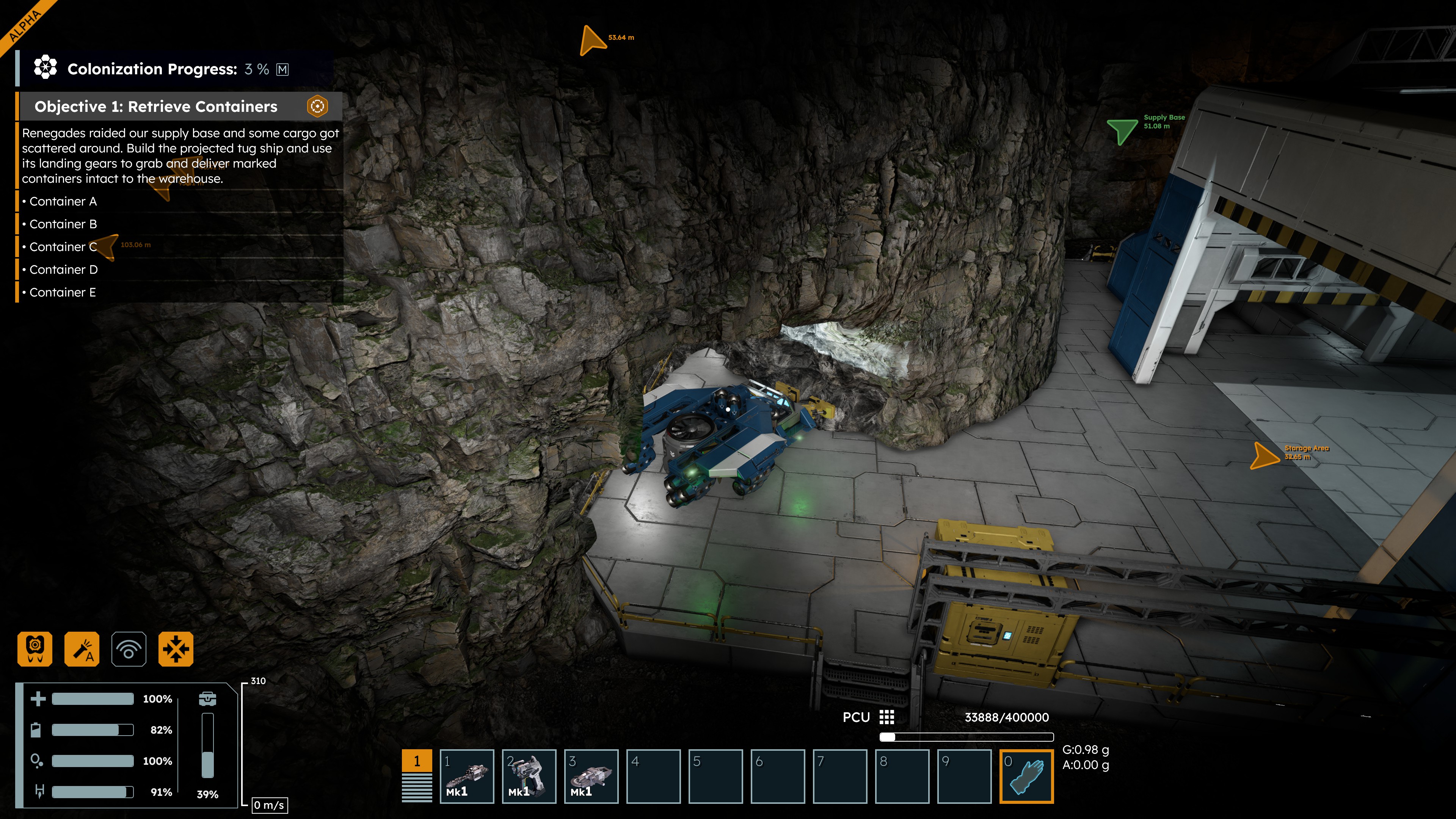Screen dimensions: 1456x819
Task: Toggle the flashlight auto mode icon
Action: [x=82, y=649]
